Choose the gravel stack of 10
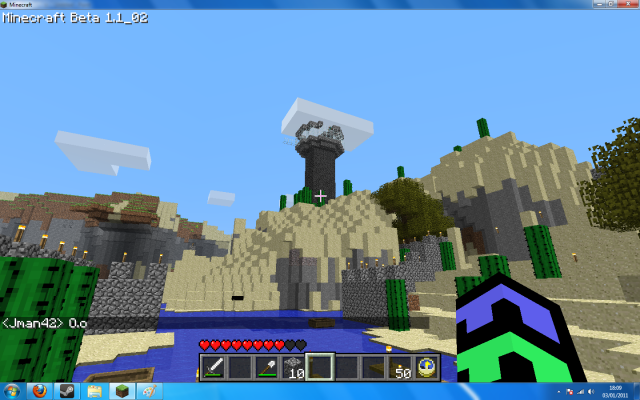This screenshot has width=640, height=400. click(293, 367)
